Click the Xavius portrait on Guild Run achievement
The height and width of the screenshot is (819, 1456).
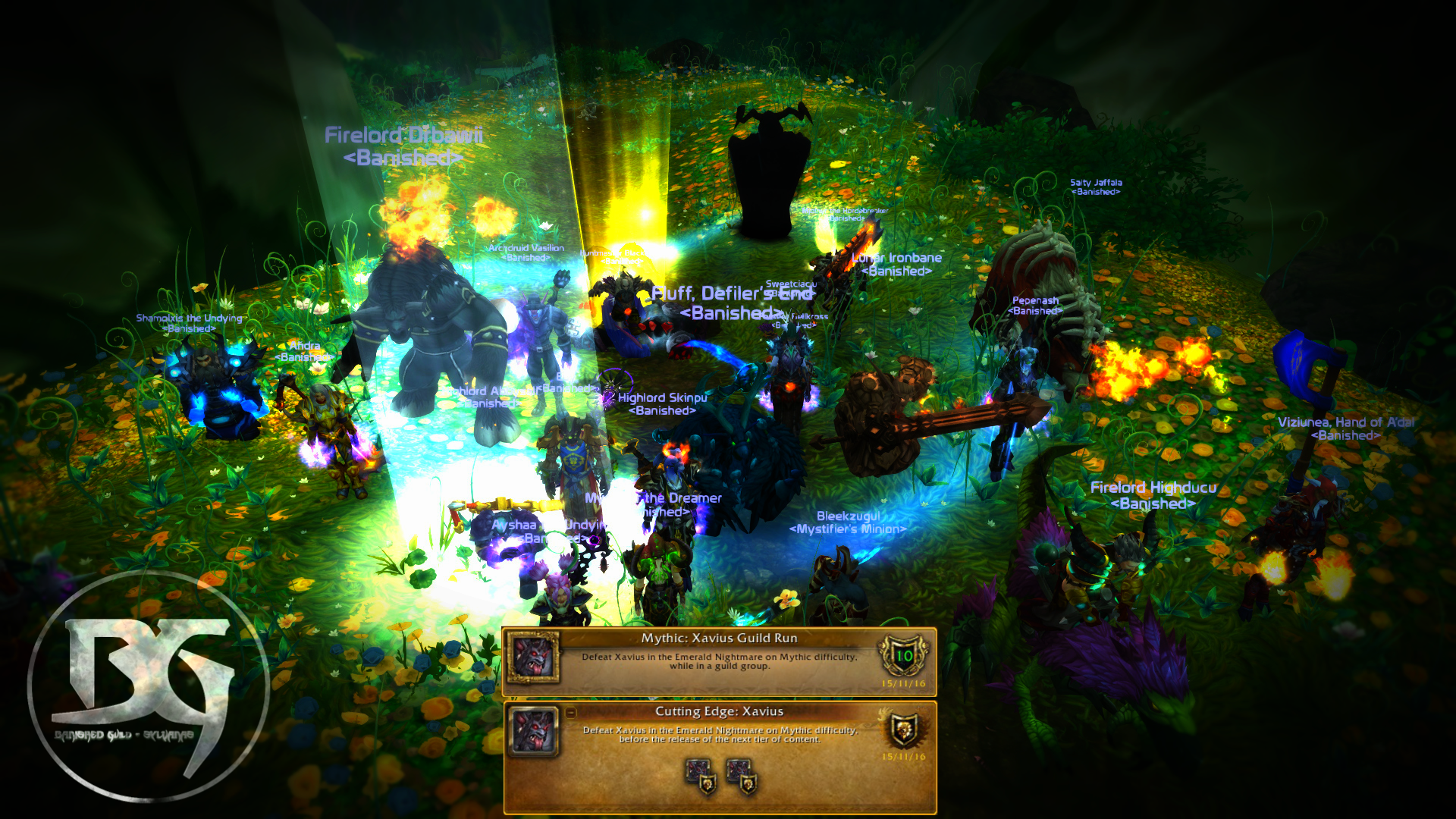coord(533,657)
